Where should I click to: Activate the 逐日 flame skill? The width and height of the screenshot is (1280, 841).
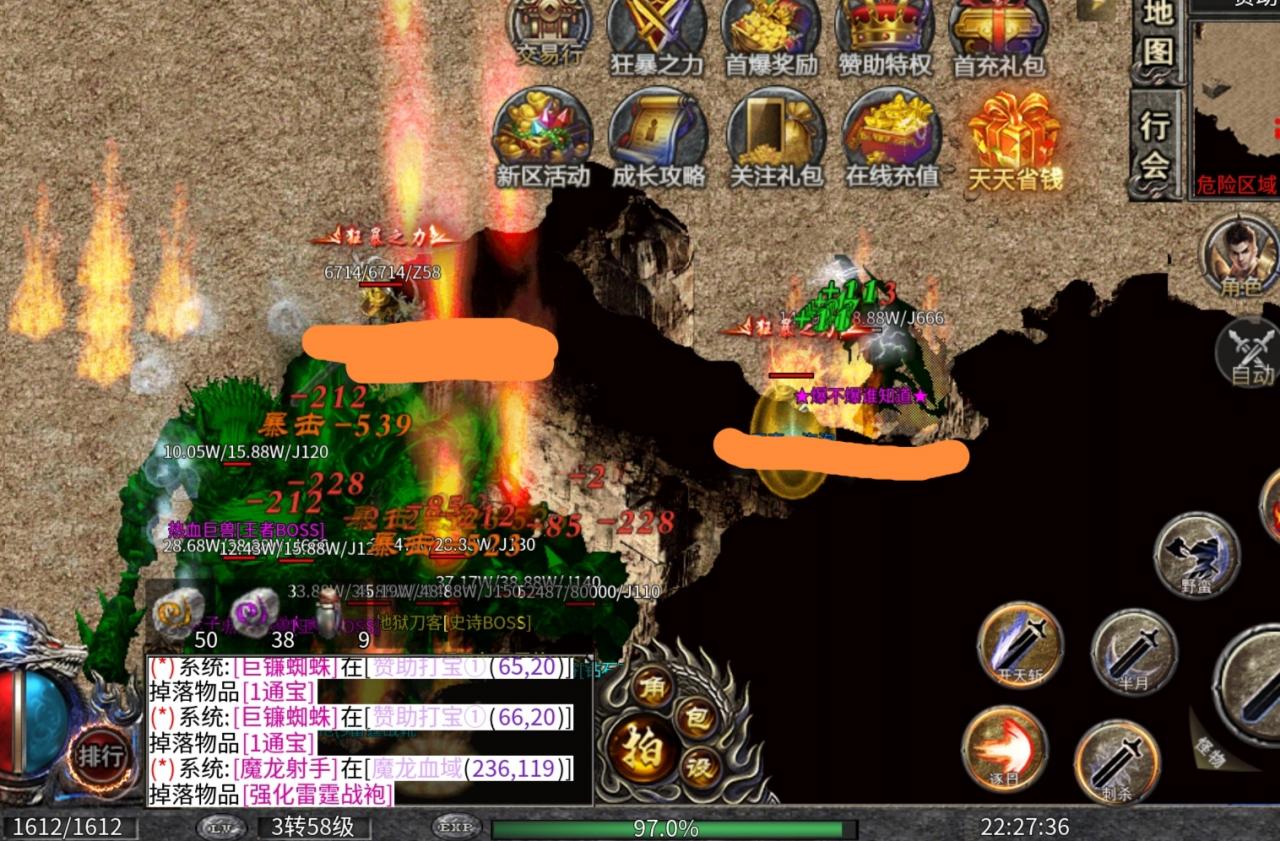1004,750
